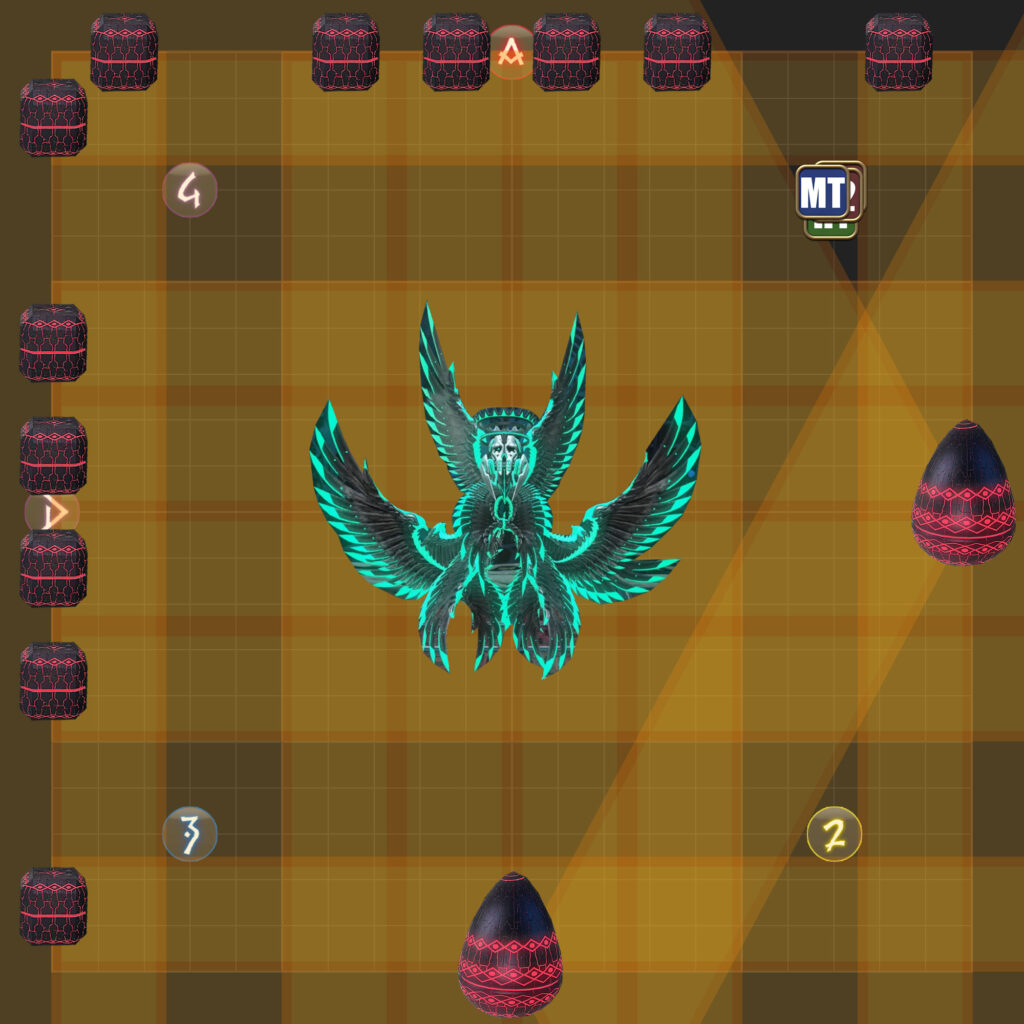This screenshot has width=1024, height=1024.
Task: Select the number 4 waymark
Action: point(190,190)
